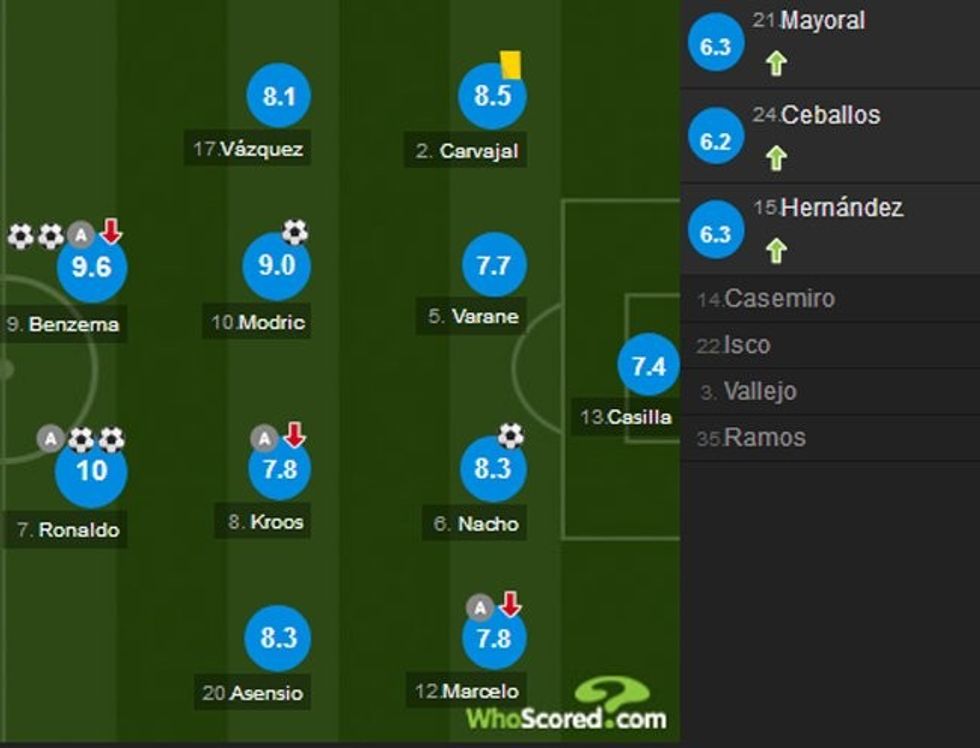Screen dimensions: 980x748
Task: Select Vallejo in the bench list
Action: pyautogui.click(x=830, y=392)
